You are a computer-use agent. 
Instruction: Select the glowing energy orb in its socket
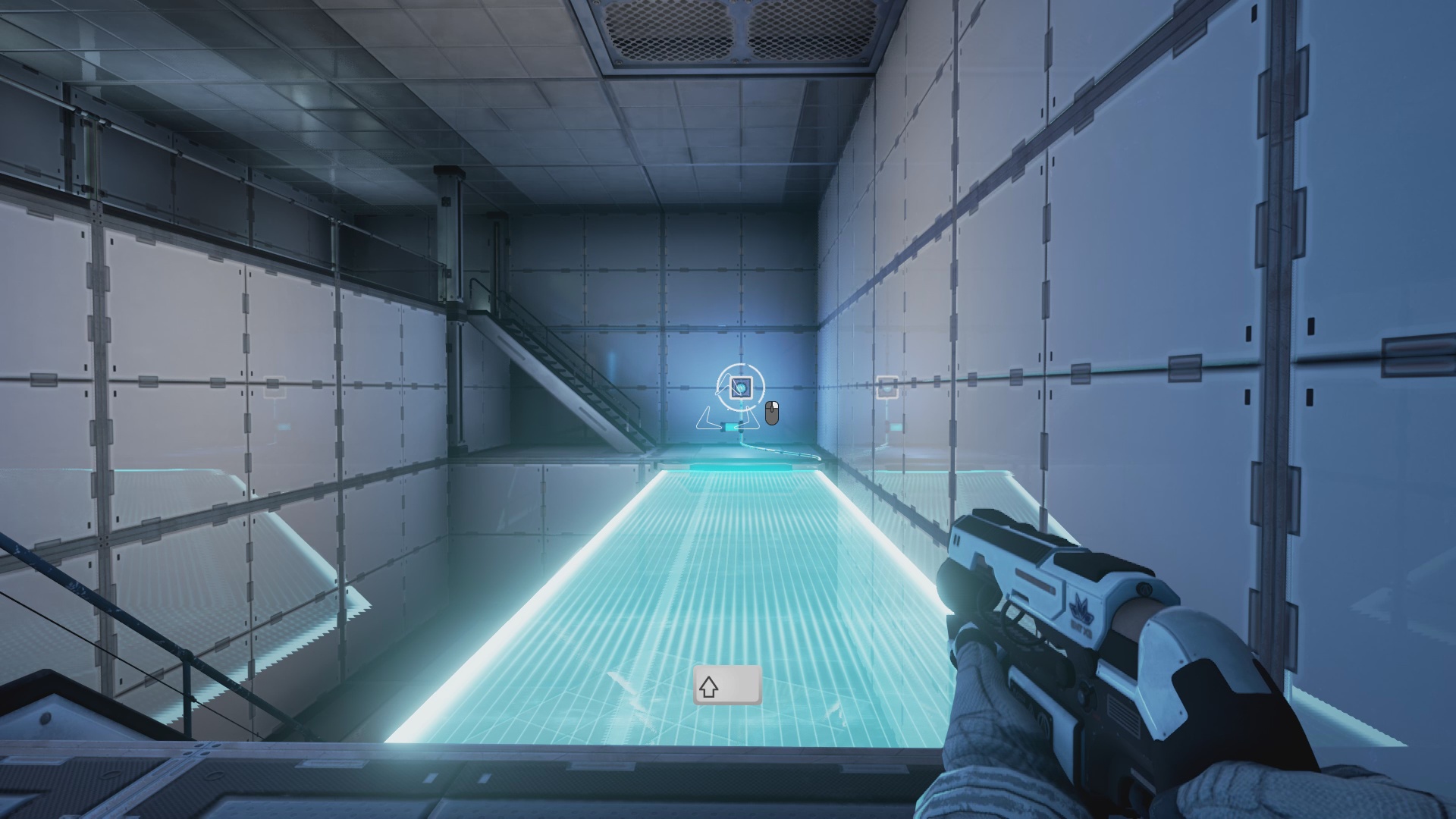tap(742, 388)
